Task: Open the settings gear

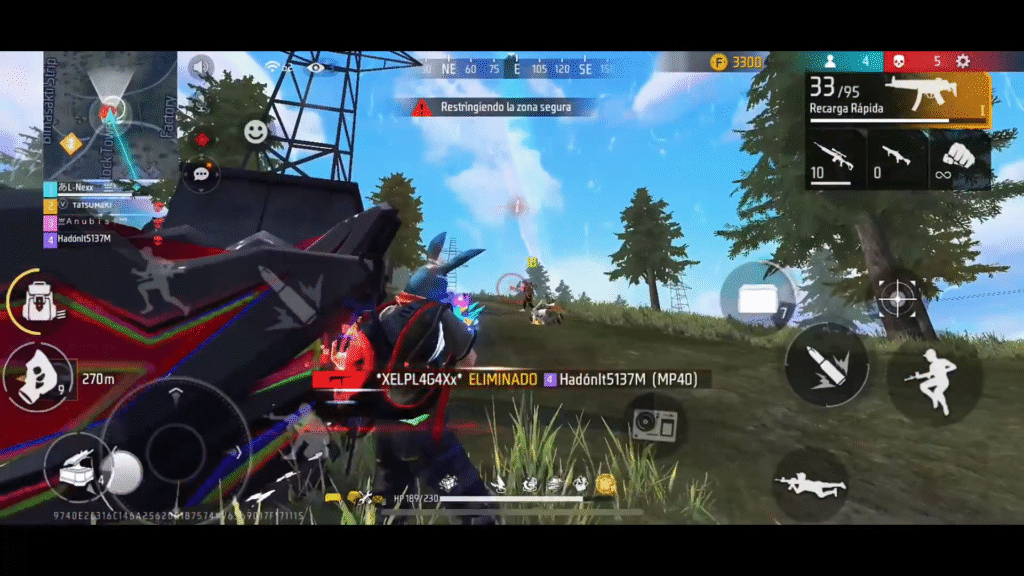Action: pyautogui.click(x=963, y=62)
